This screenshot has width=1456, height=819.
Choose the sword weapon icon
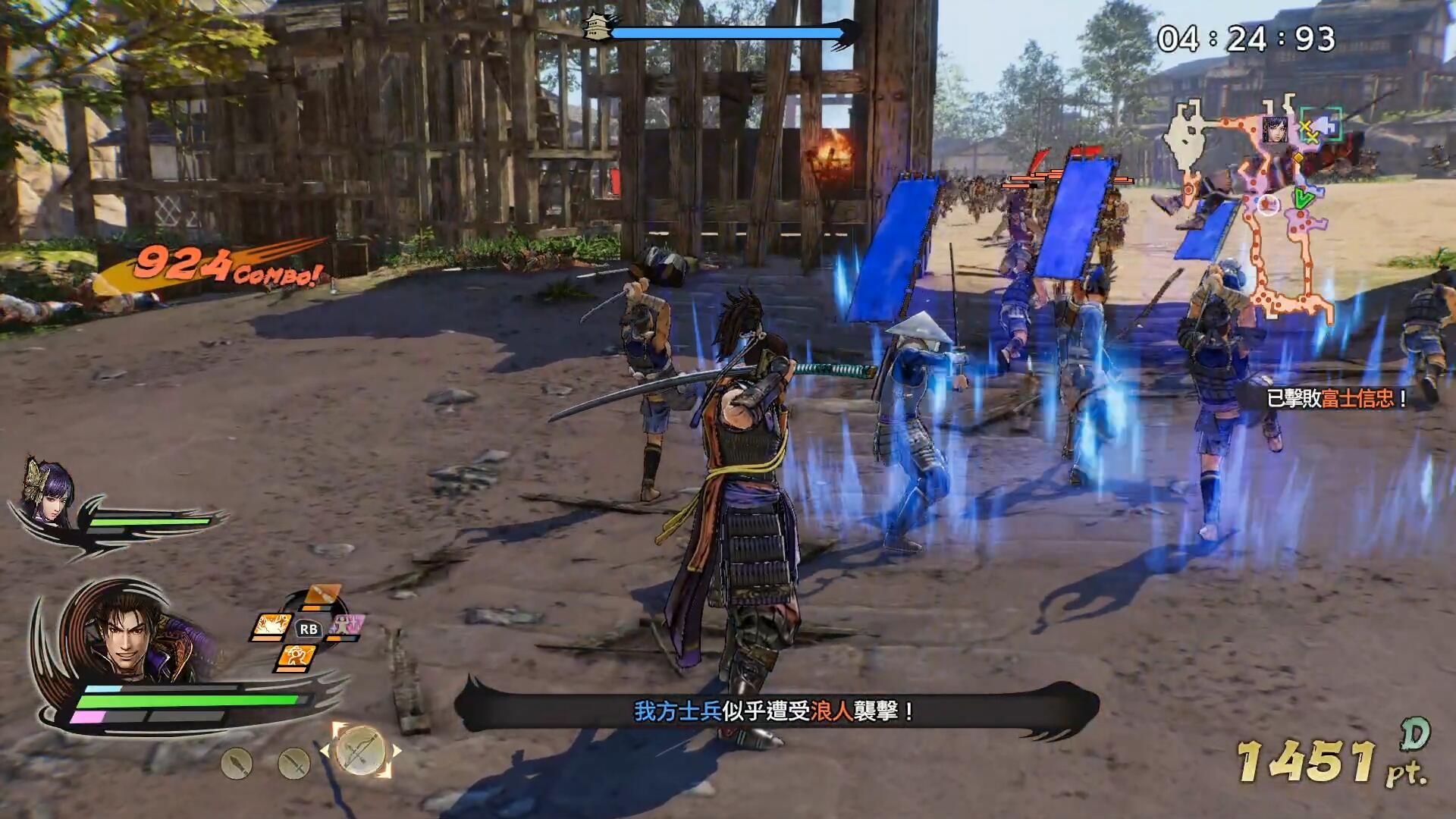(x=293, y=763)
